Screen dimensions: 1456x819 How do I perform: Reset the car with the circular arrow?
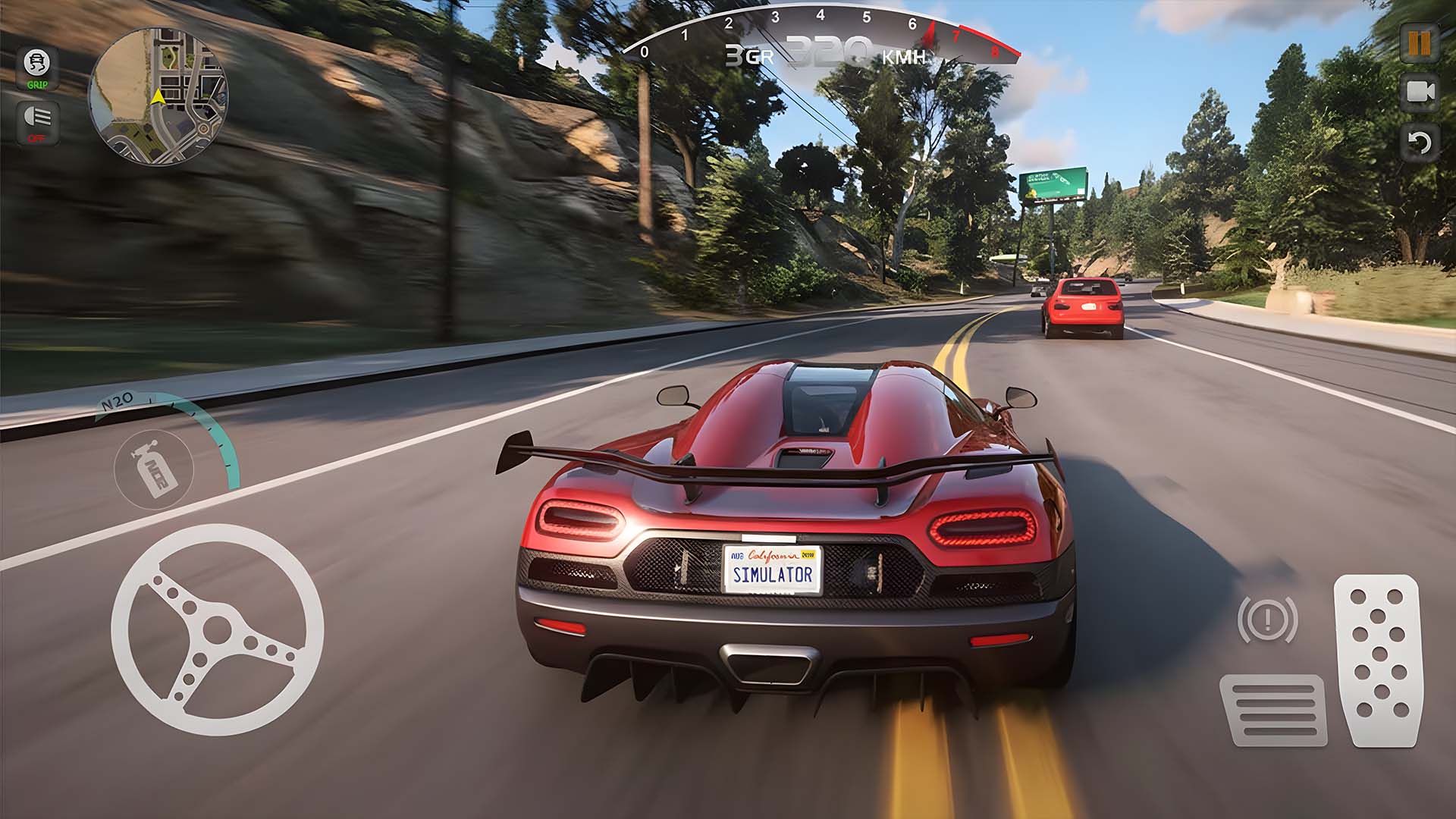point(1420,142)
